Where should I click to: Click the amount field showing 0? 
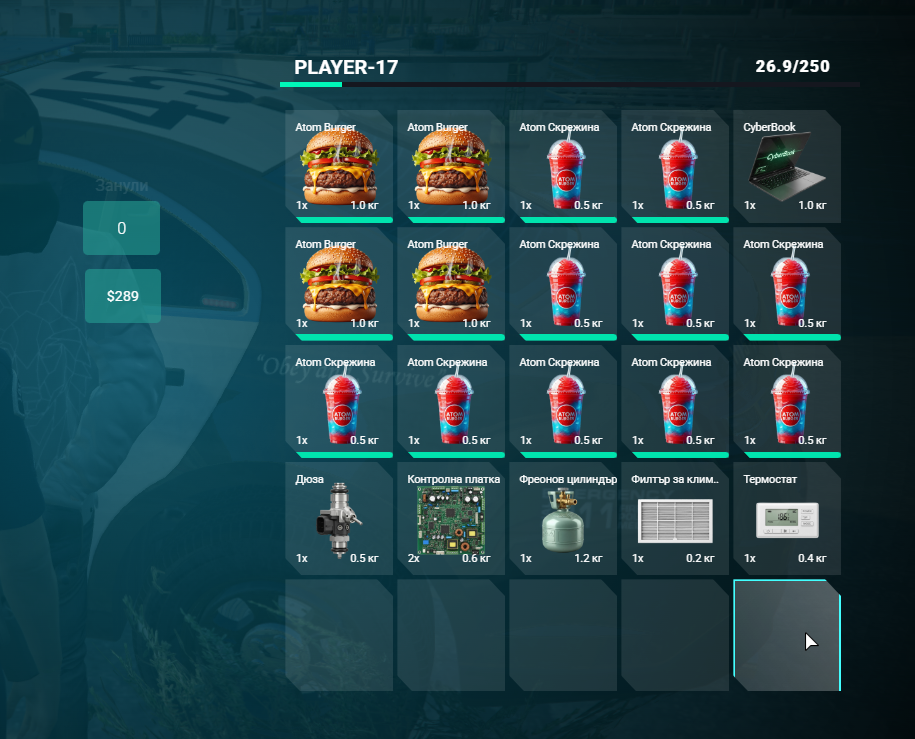tap(122, 228)
